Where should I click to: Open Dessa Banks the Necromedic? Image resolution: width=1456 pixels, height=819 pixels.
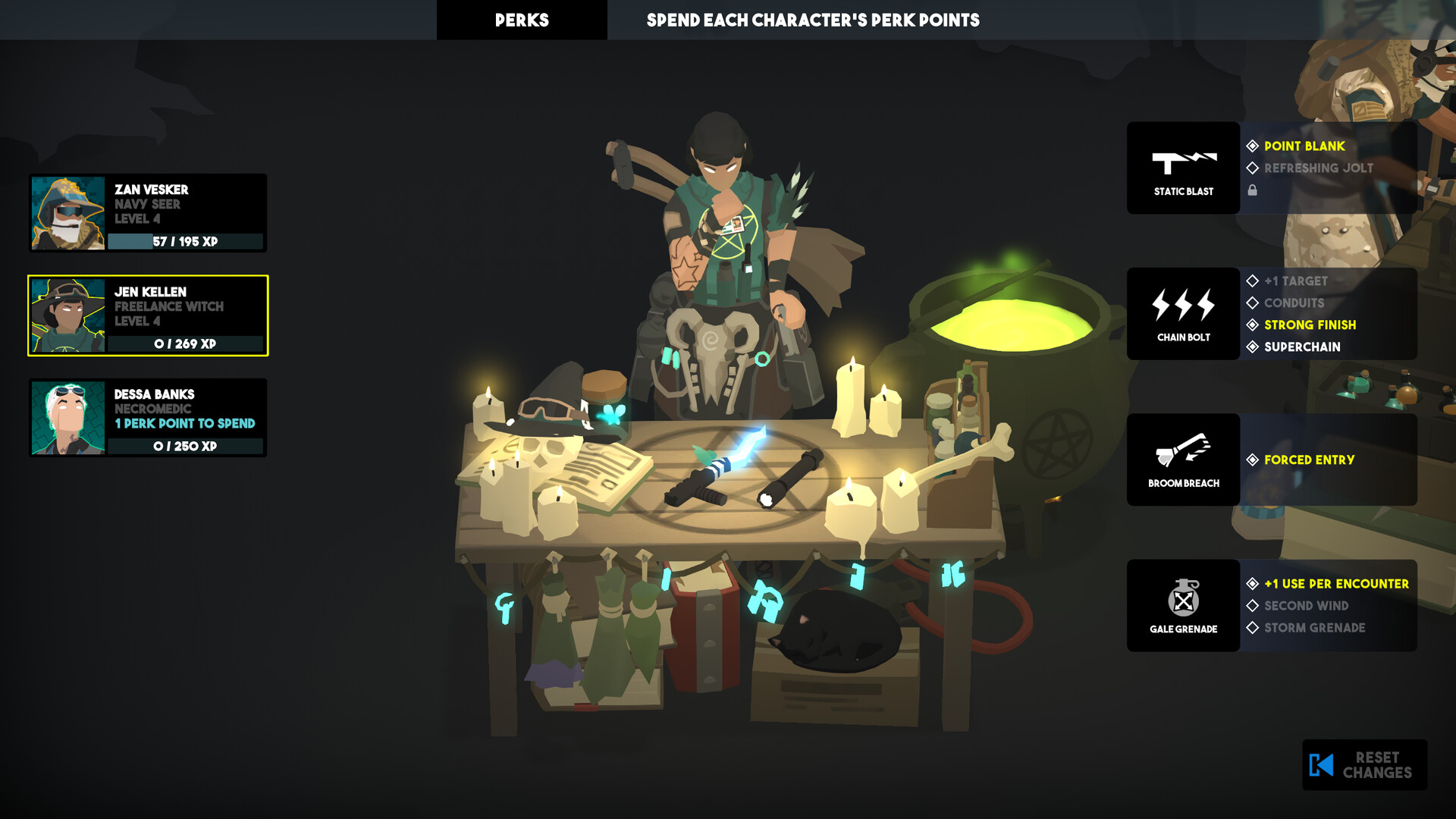coord(69,418)
